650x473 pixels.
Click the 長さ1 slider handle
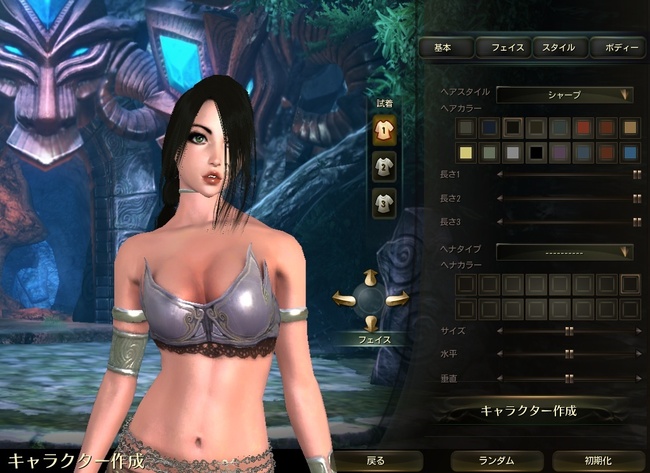(x=636, y=174)
